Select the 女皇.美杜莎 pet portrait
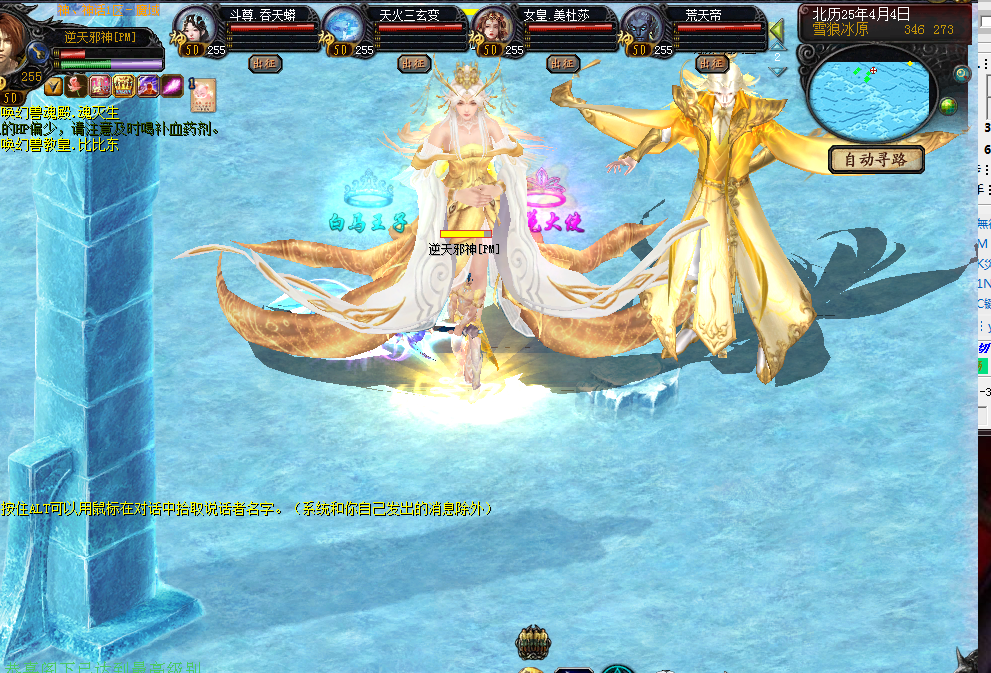Screen dimensions: 991x673 point(494,27)
